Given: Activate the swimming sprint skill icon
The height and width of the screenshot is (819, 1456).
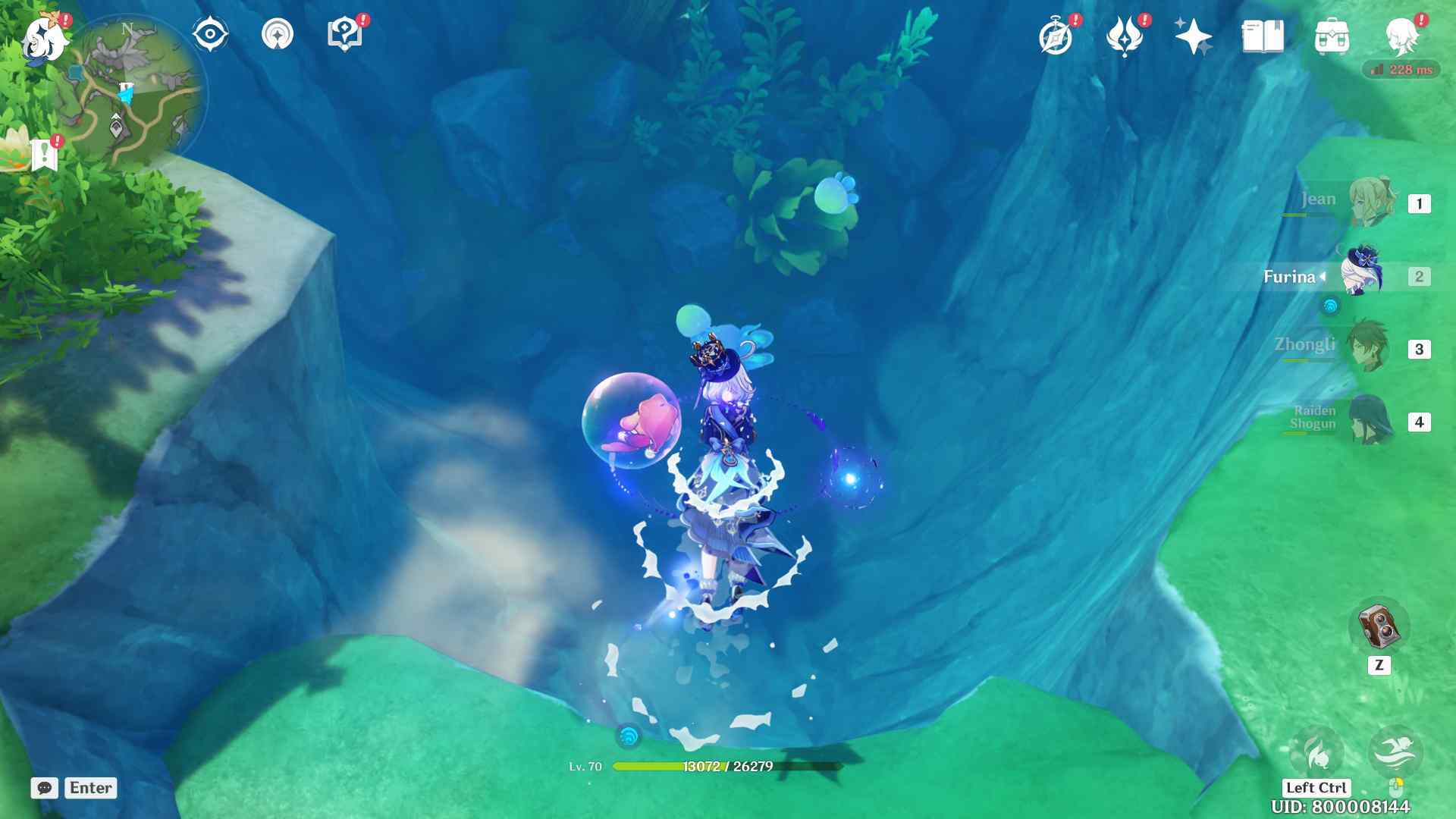Looking at the screenshot, I should coord(1395,751).
